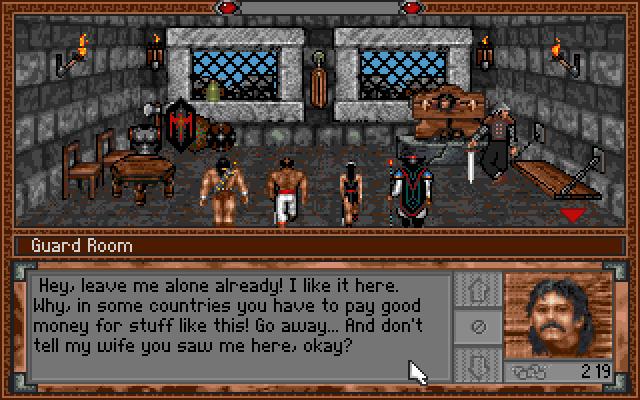Select the mustached speaker portrait

(557, 314)
